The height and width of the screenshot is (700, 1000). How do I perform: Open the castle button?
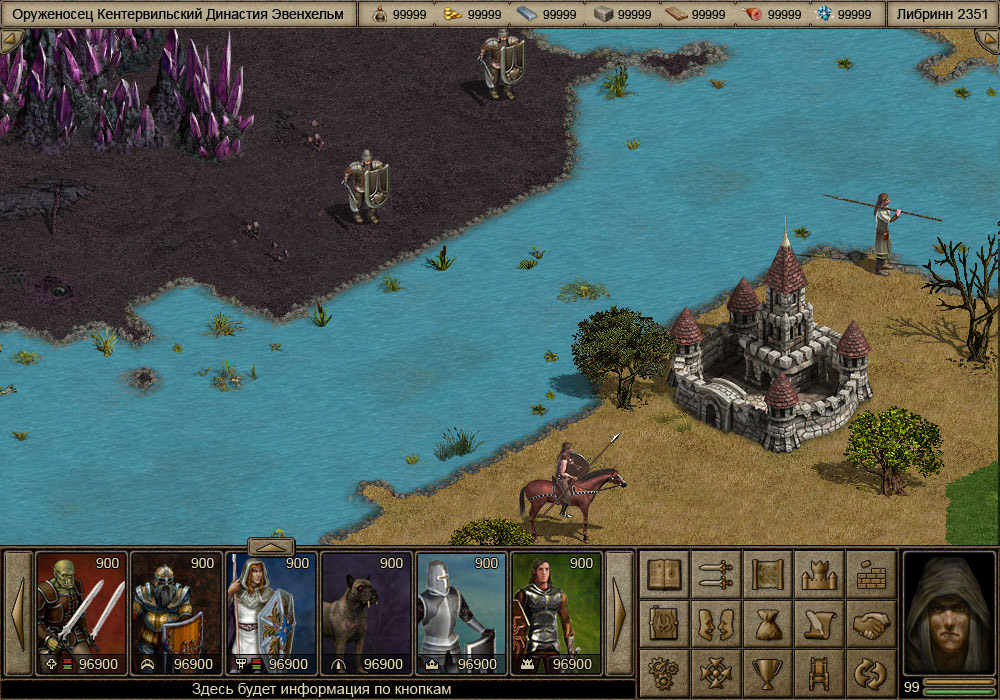(820, 574)
